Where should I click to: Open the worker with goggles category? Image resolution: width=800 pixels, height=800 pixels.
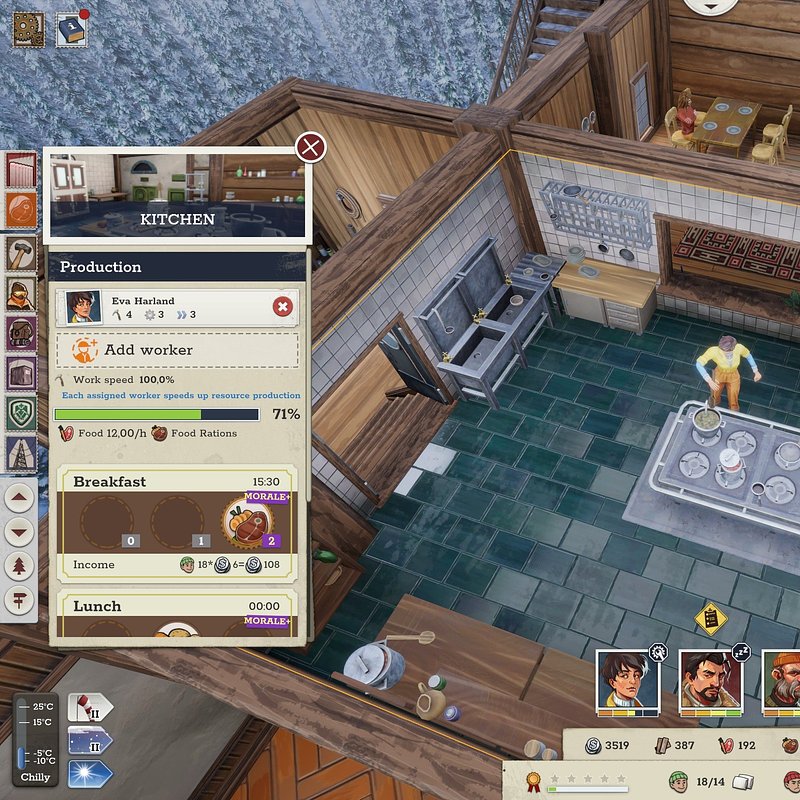point(22,293)
